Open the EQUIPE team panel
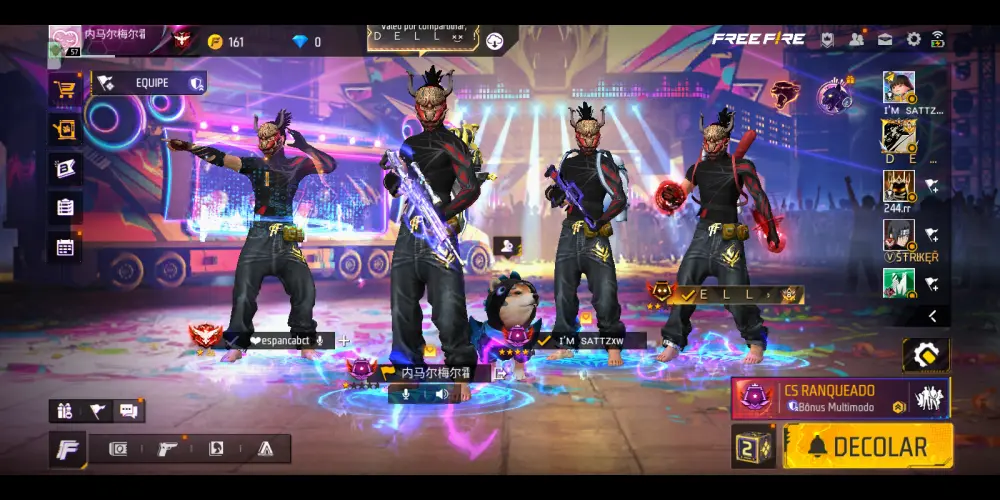 (150, 83)
